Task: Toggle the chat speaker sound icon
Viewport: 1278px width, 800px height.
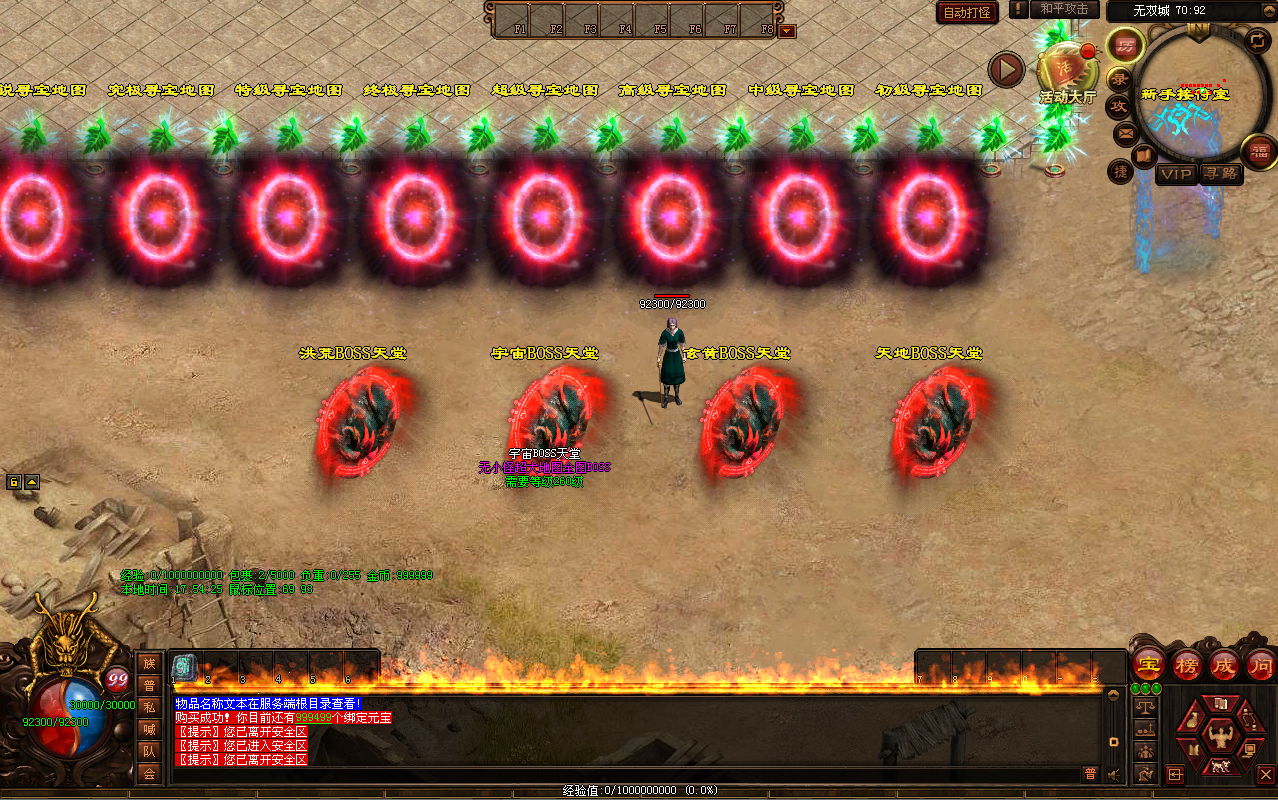Action: 1113,772
